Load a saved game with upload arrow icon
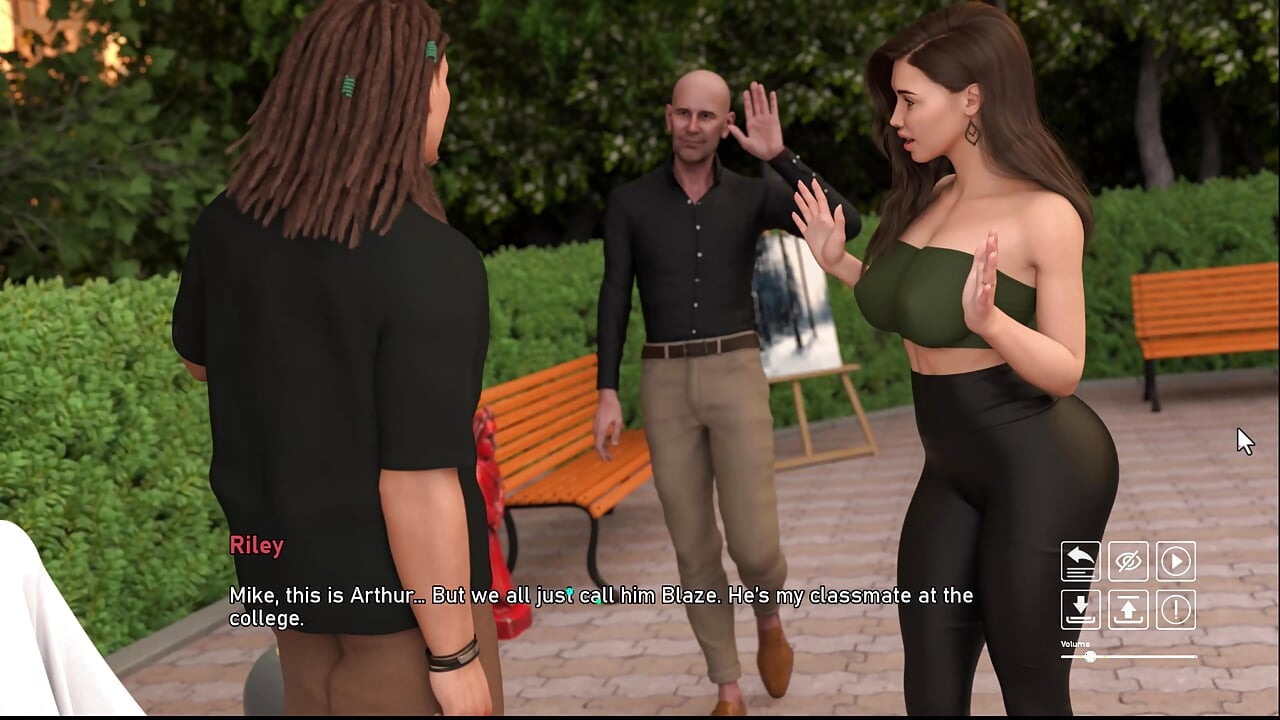The width and height of the screenshot is (1280, 720). click(1129, 611)
